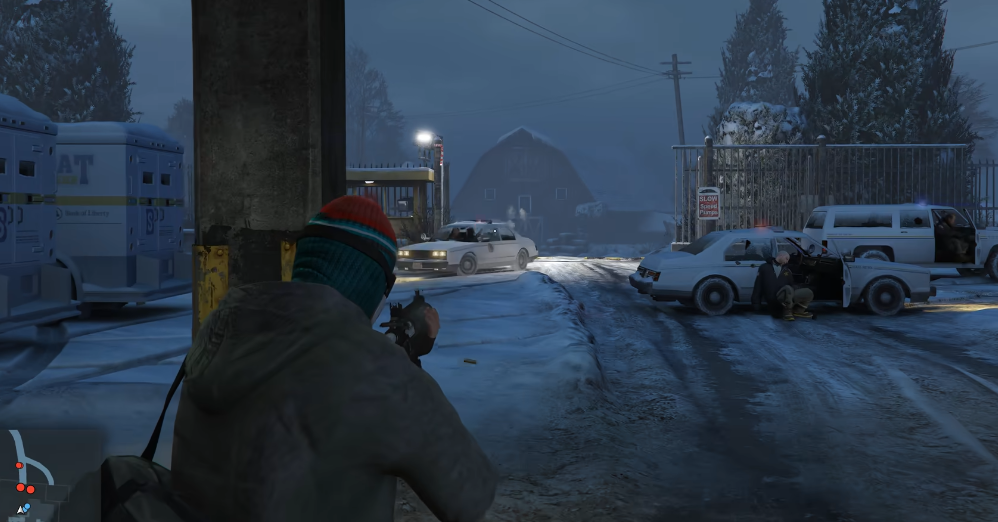Click the blue ally blip on the minimap
This screenshot has width=998, height=522.
coord(27,506)
